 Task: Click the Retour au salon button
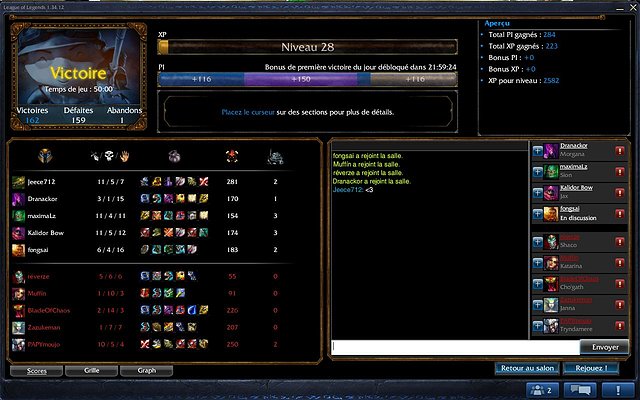[x=527, y=368]
